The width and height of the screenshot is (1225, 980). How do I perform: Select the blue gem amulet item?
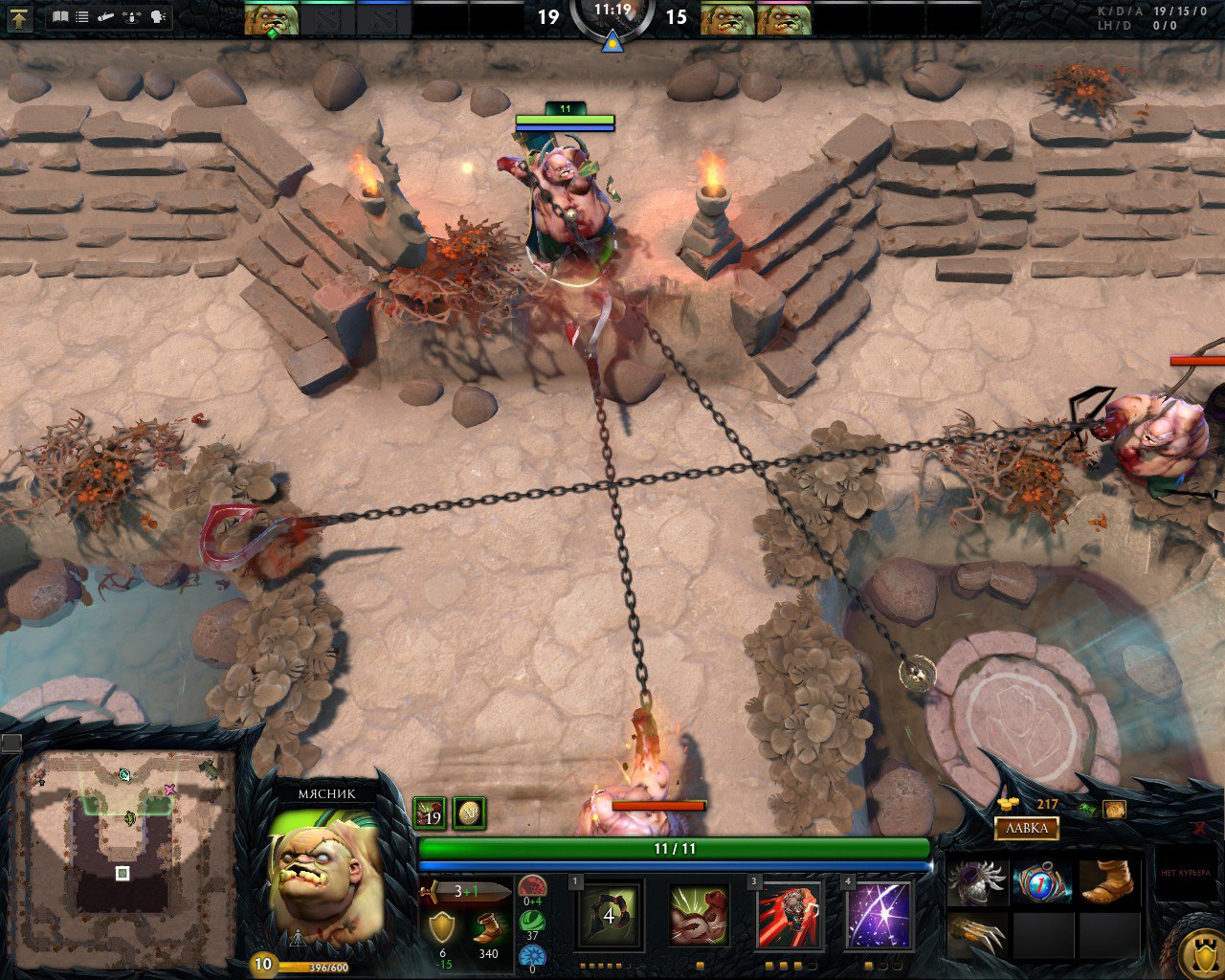[1042, 881]
